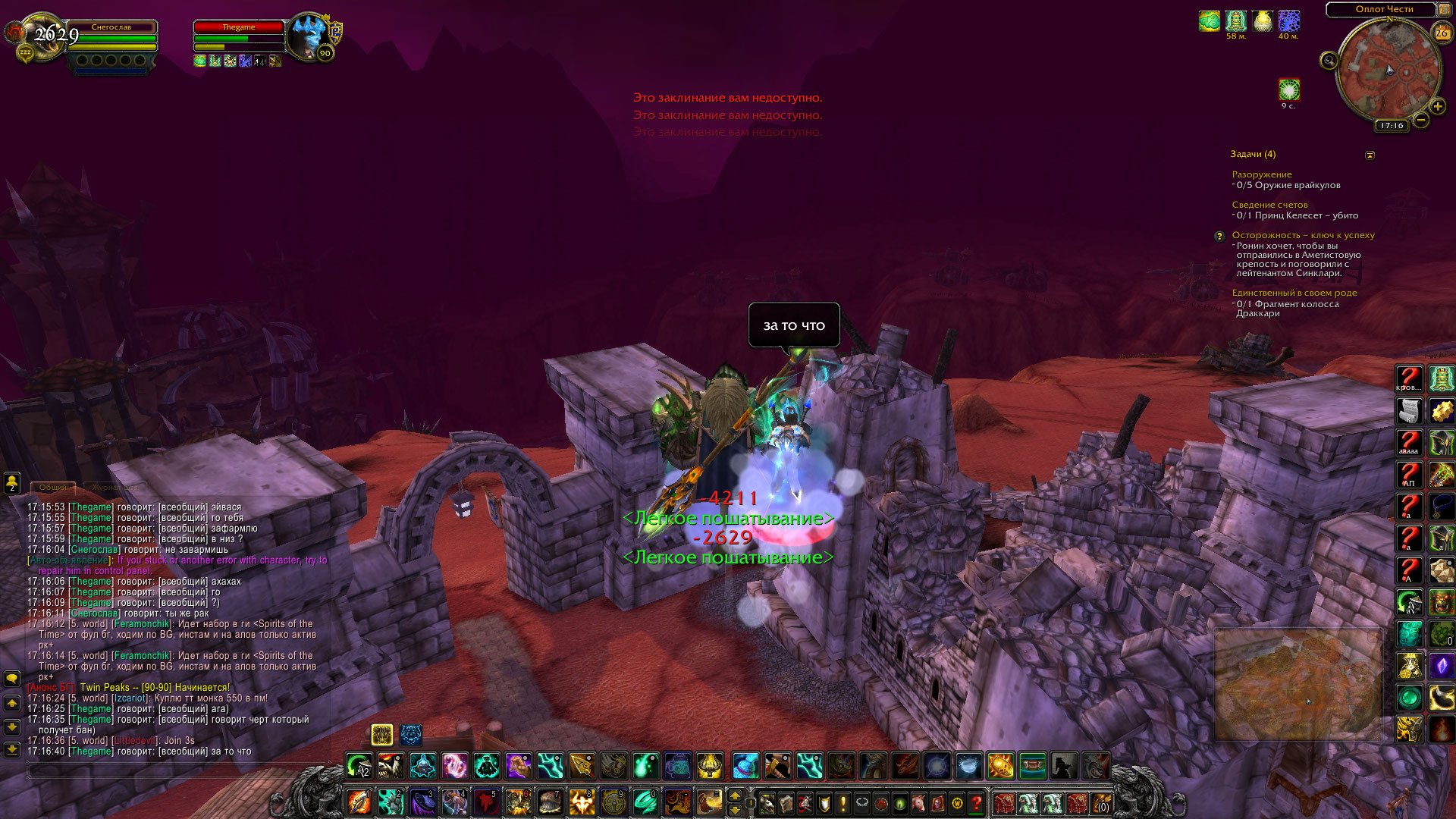This screenshot has height=819, width=1456.
Task: Click the Thegame target portrait
Action: [x=309, y=36]
